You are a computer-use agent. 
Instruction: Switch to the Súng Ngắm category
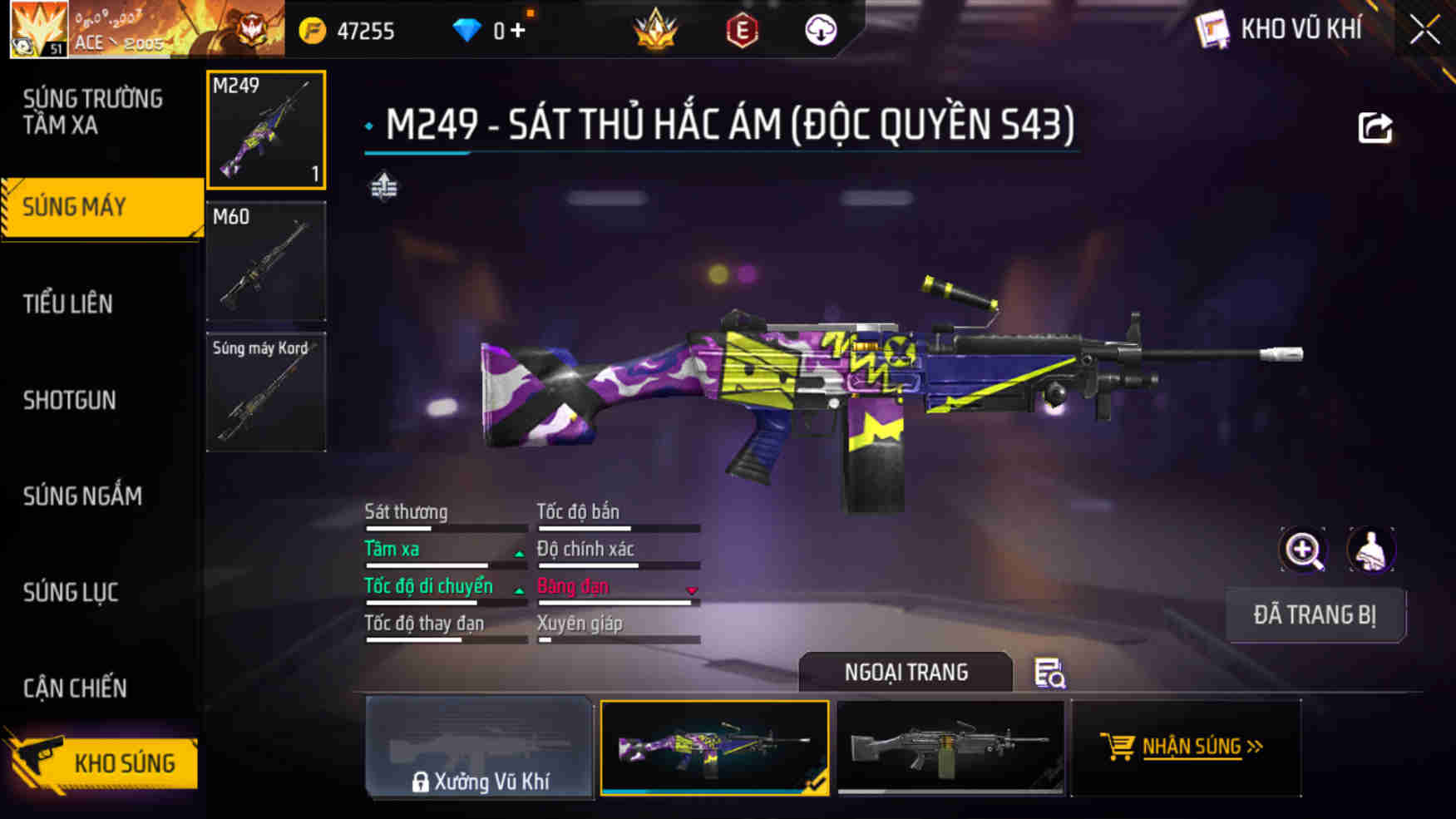click(81, 496)
